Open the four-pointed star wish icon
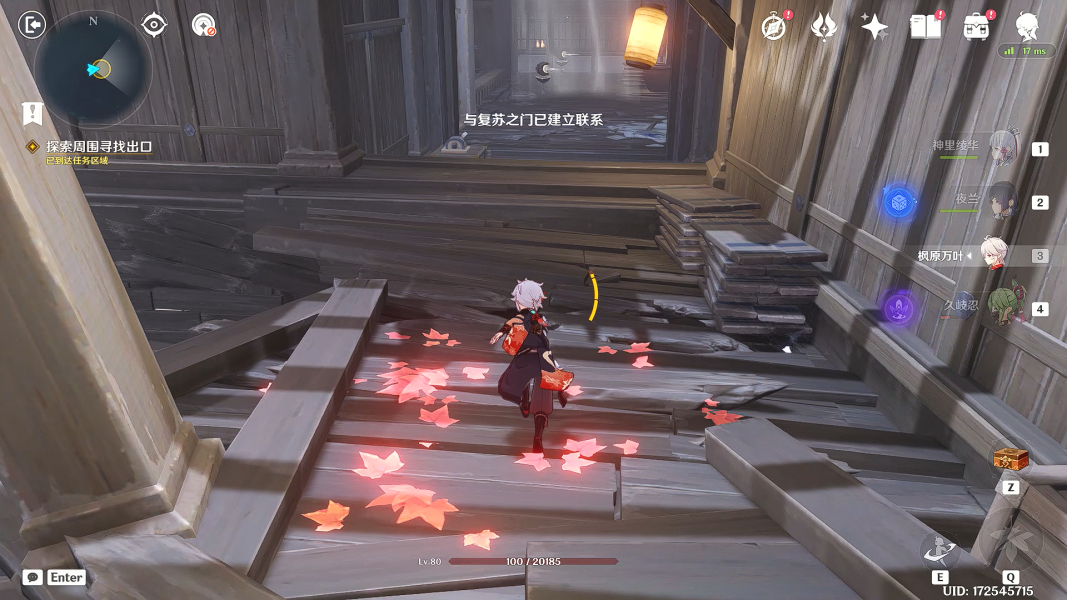This screenshot has height=600, width=1067. pyautogui.click(x=875, y=27)
